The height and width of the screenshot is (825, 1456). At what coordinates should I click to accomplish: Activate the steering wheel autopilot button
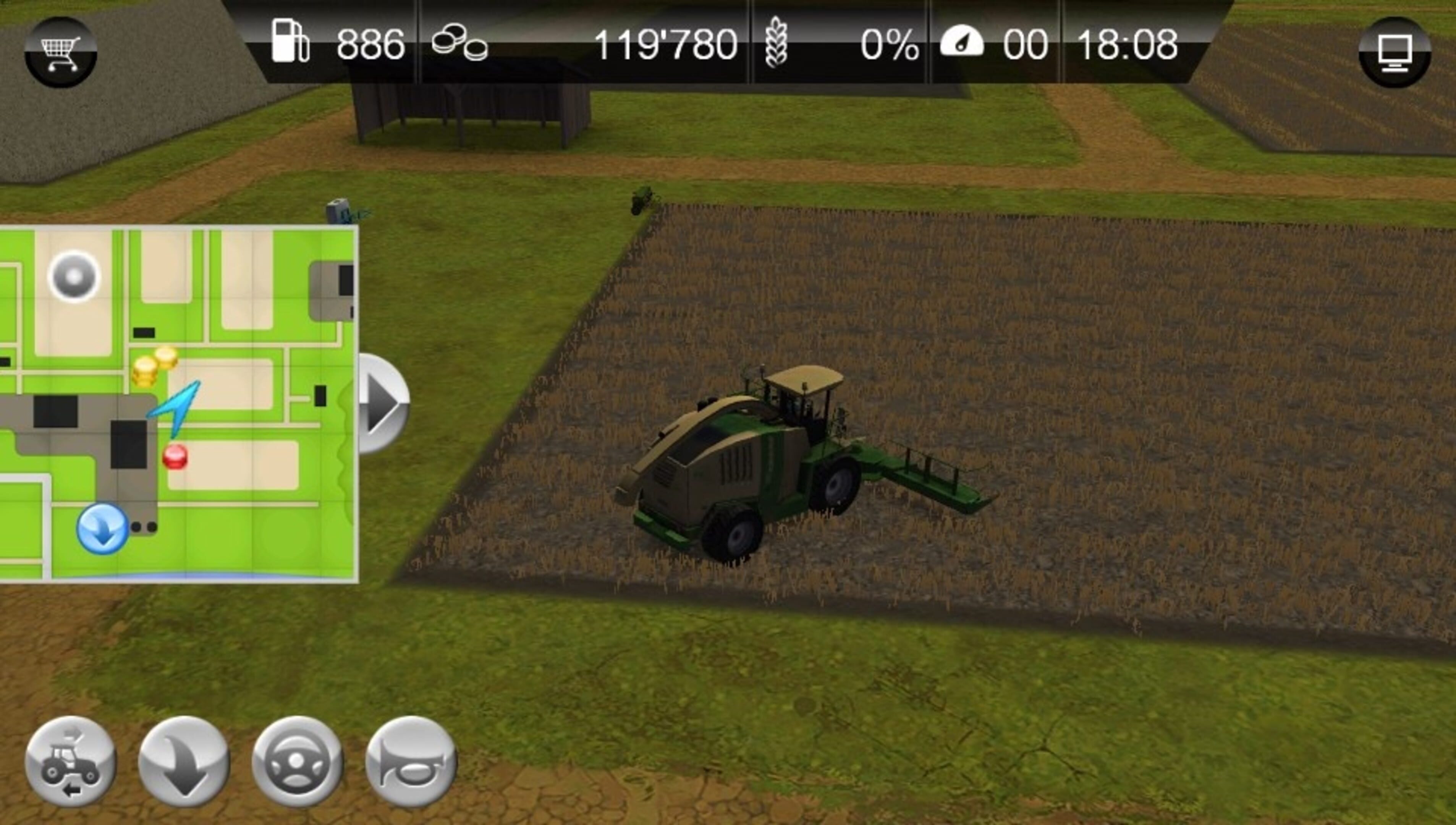[x=298, y=761]
